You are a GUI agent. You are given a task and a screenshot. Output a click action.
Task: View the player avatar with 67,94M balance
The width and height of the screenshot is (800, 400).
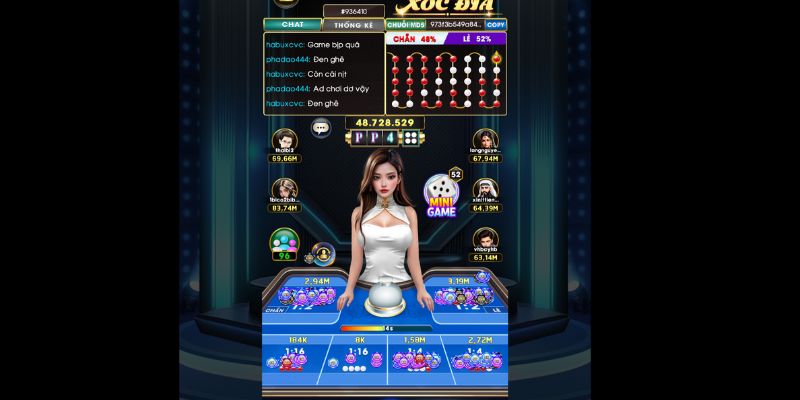486,141
